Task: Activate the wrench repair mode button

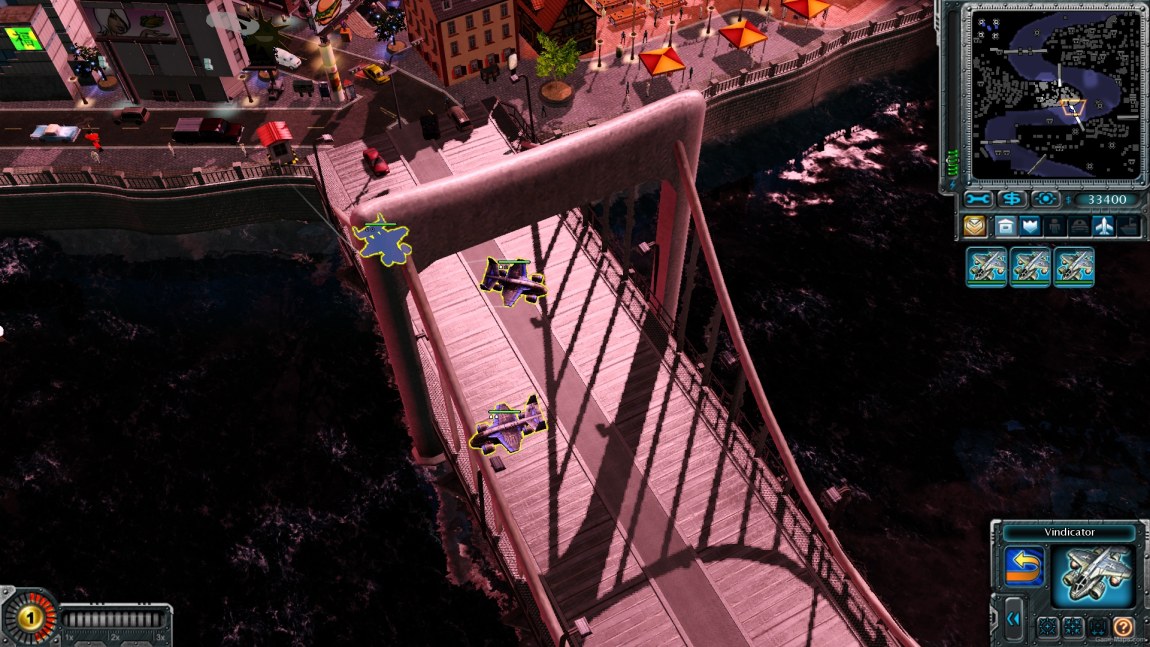Action: coord(976,200)
